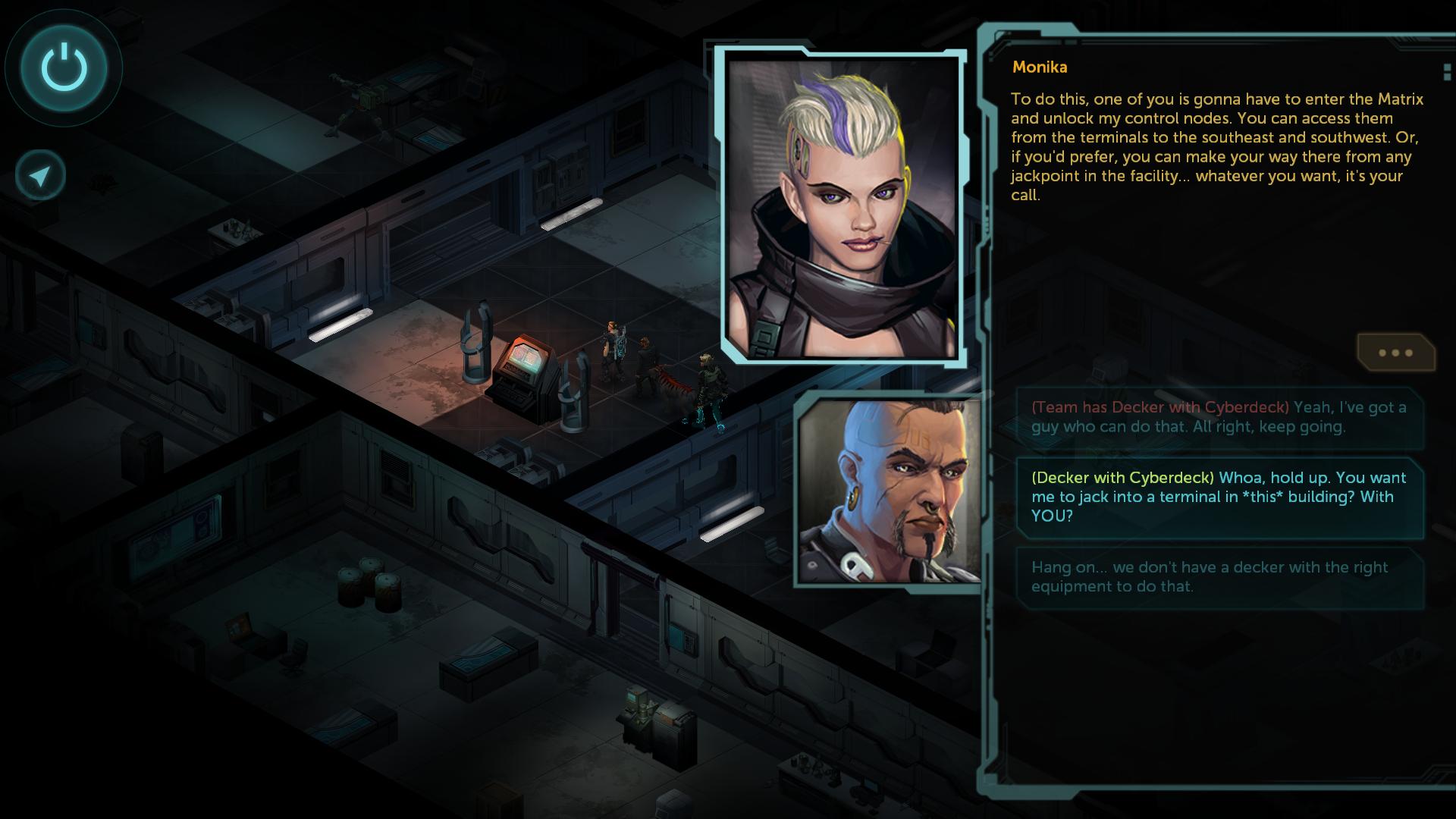1456x819 pixels.
Task: Pick the 'Hang on... we don't have a decker' reply
Action: (1219, 576)
